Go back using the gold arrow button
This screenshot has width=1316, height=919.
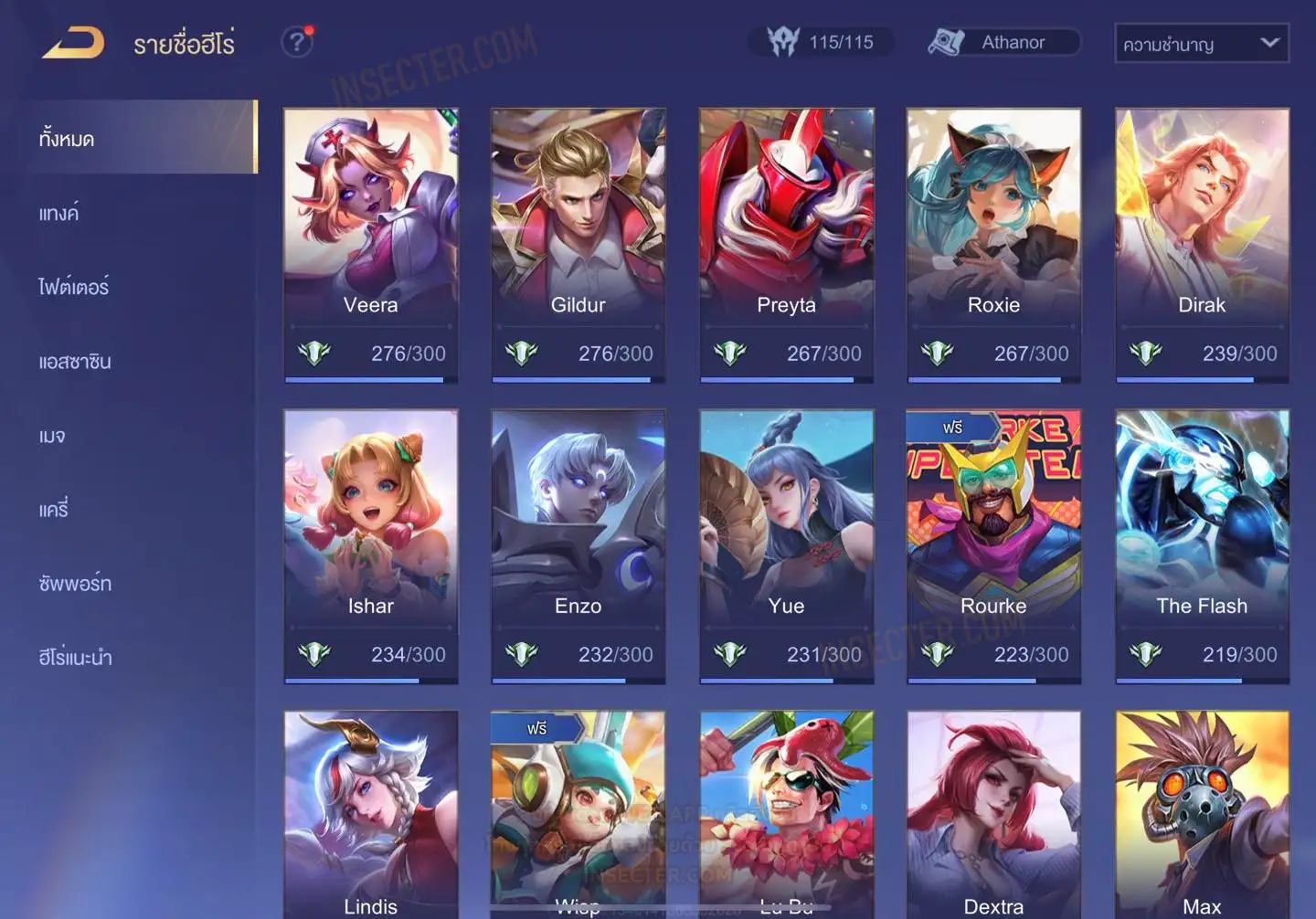(x=73, y=43)
